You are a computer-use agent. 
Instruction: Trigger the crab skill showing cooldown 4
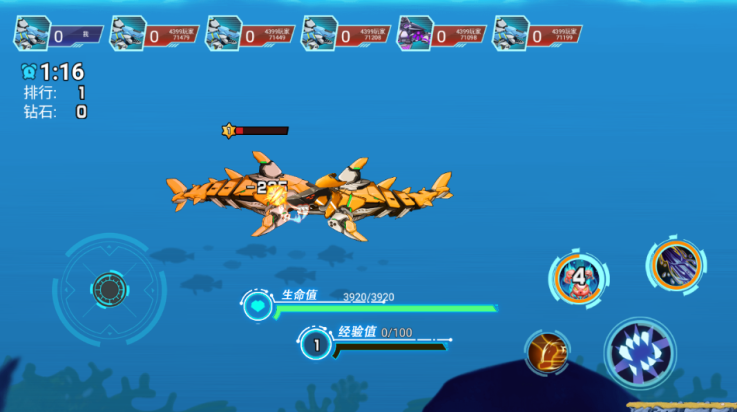[x=578, y=276]
